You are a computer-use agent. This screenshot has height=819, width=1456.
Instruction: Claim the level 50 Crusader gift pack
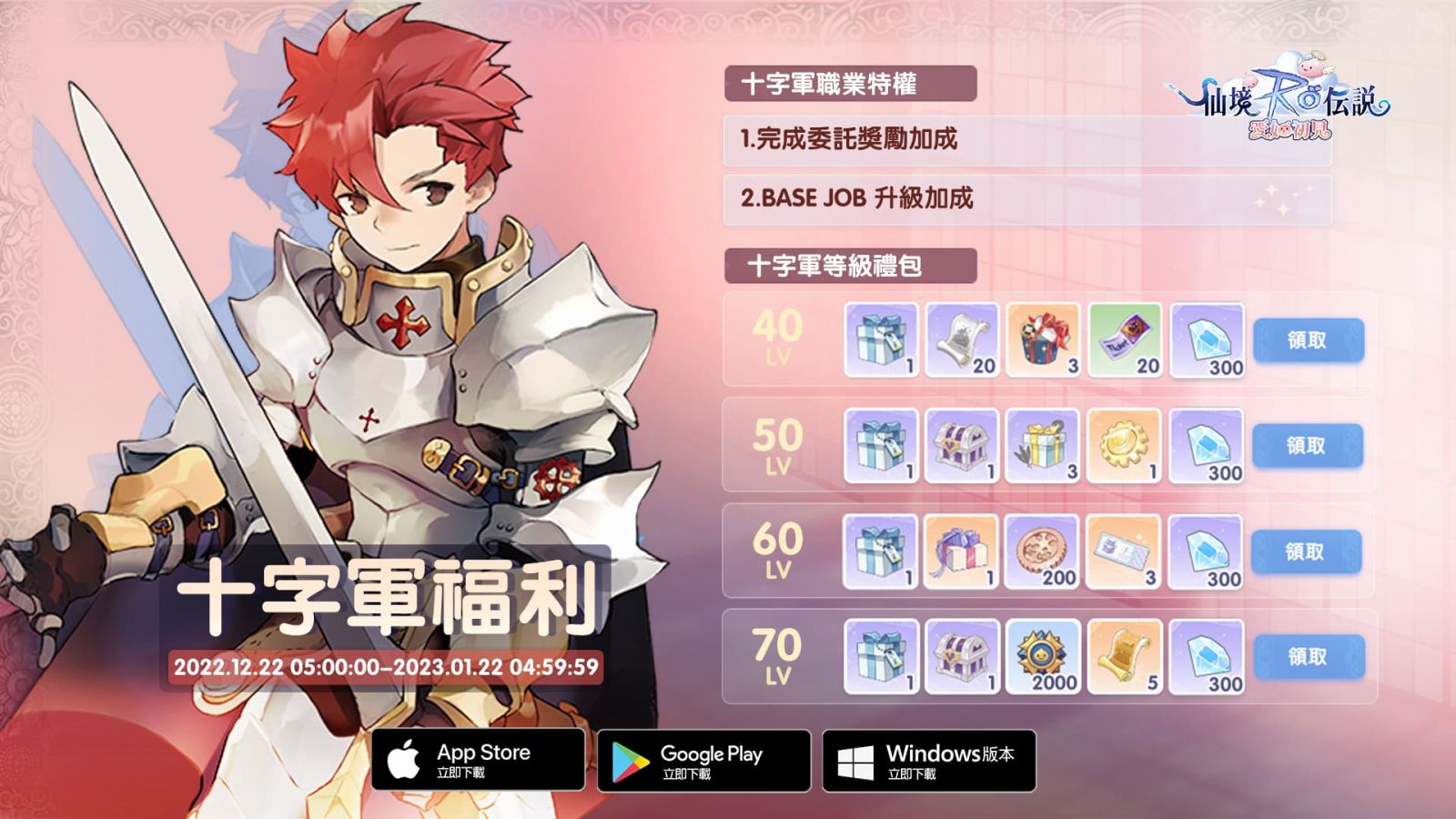[1307, 446]
